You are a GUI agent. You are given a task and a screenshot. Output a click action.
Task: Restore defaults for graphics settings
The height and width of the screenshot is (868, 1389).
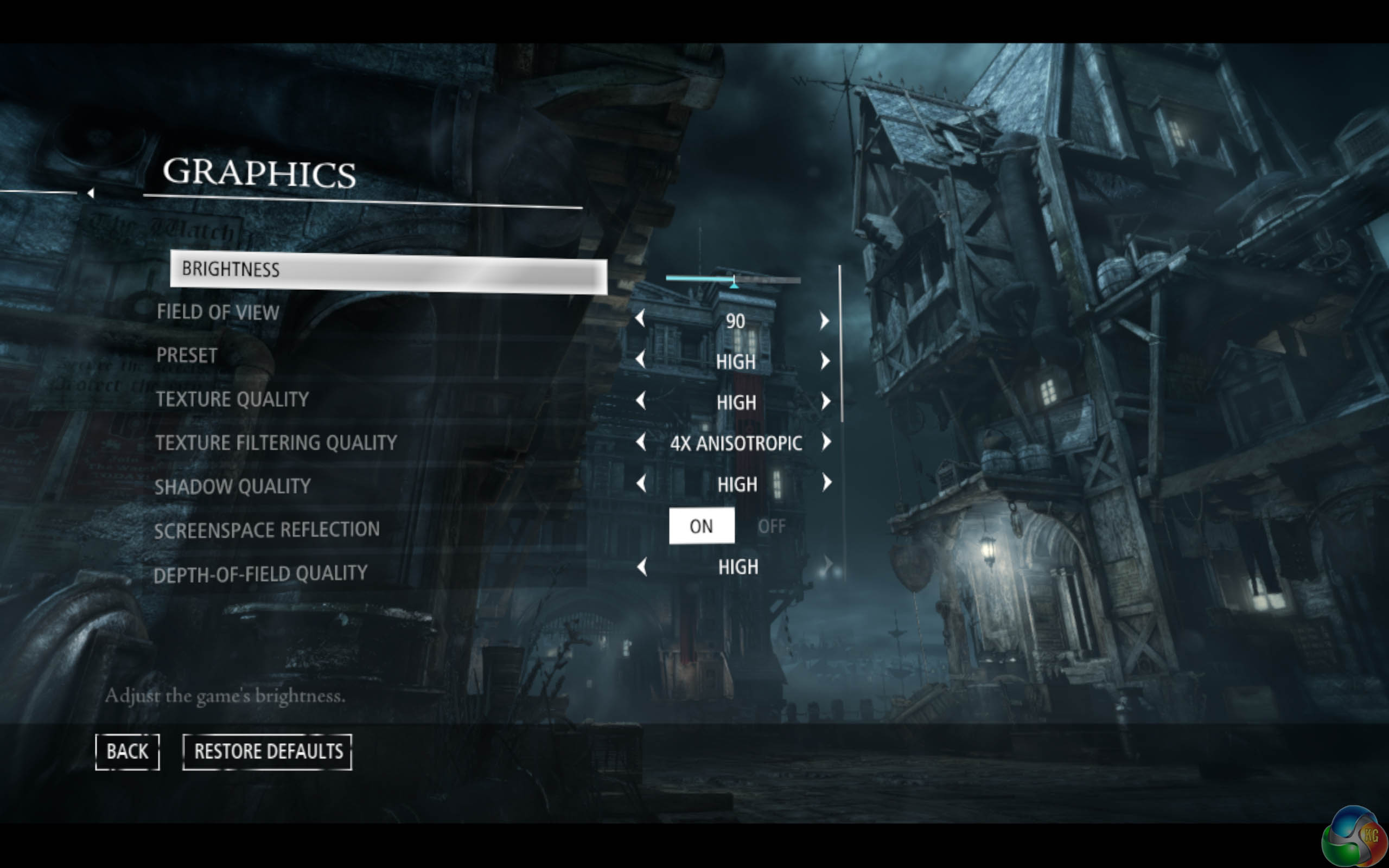point(267,751)
